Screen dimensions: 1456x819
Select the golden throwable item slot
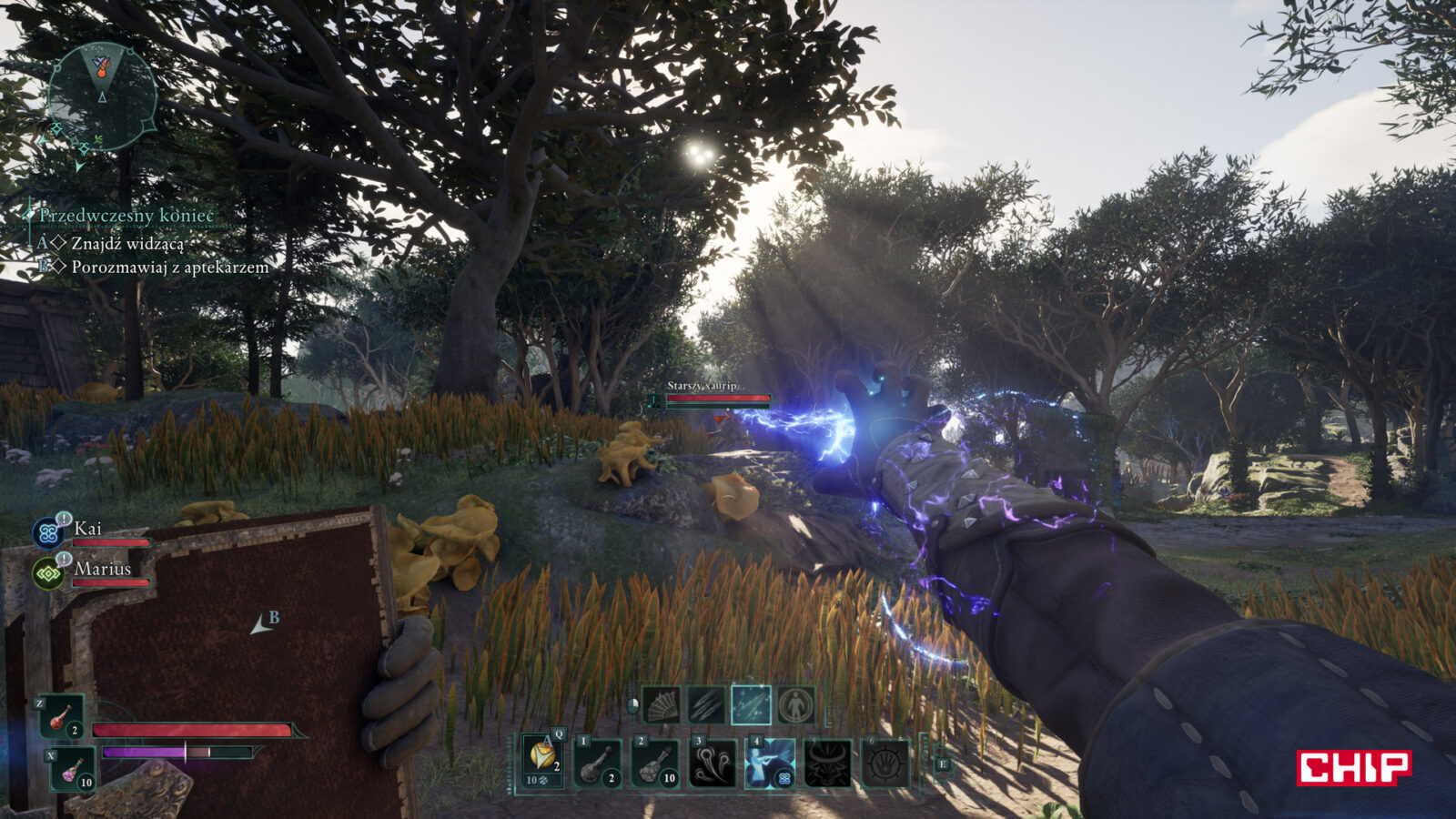coord(543,760)
